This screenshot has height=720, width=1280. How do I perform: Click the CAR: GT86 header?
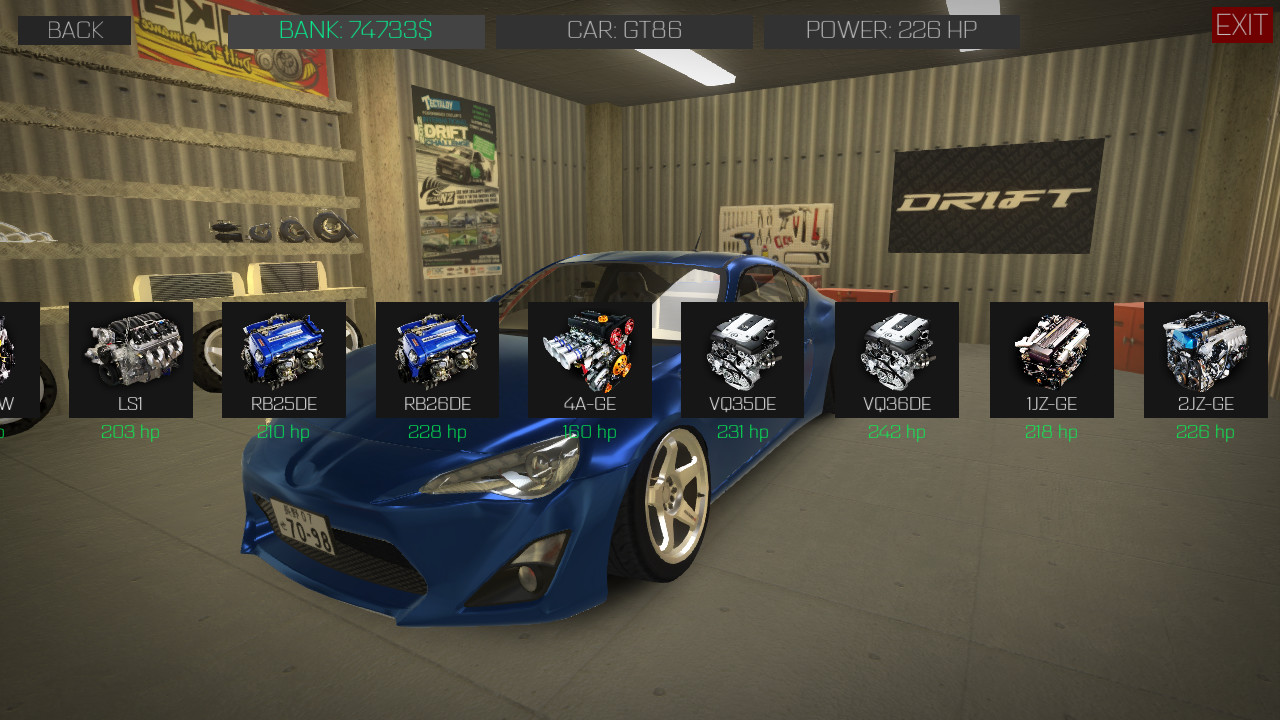coord(624,30)
